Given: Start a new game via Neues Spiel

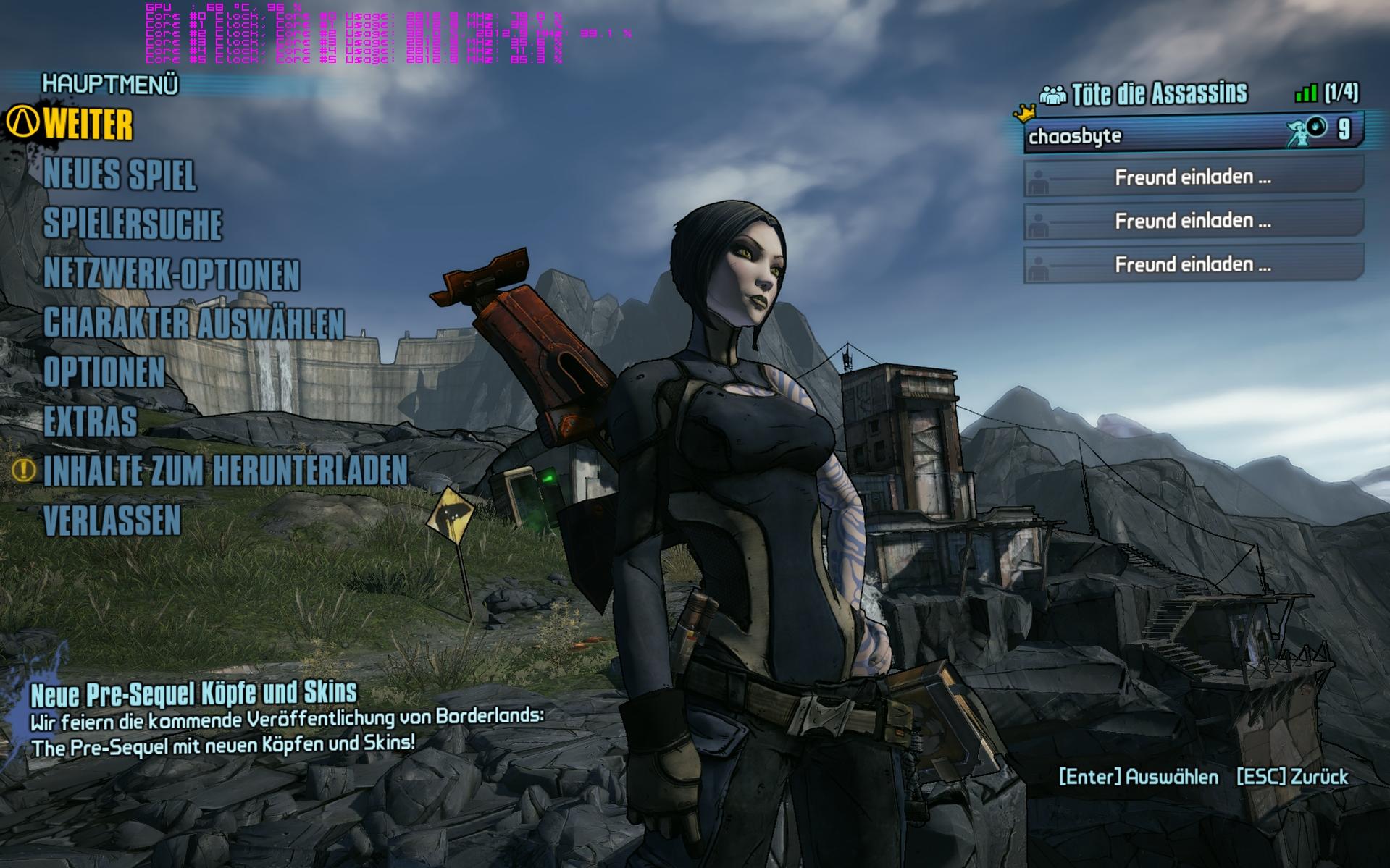Looking at the screenshot, I should pos(120,175).
